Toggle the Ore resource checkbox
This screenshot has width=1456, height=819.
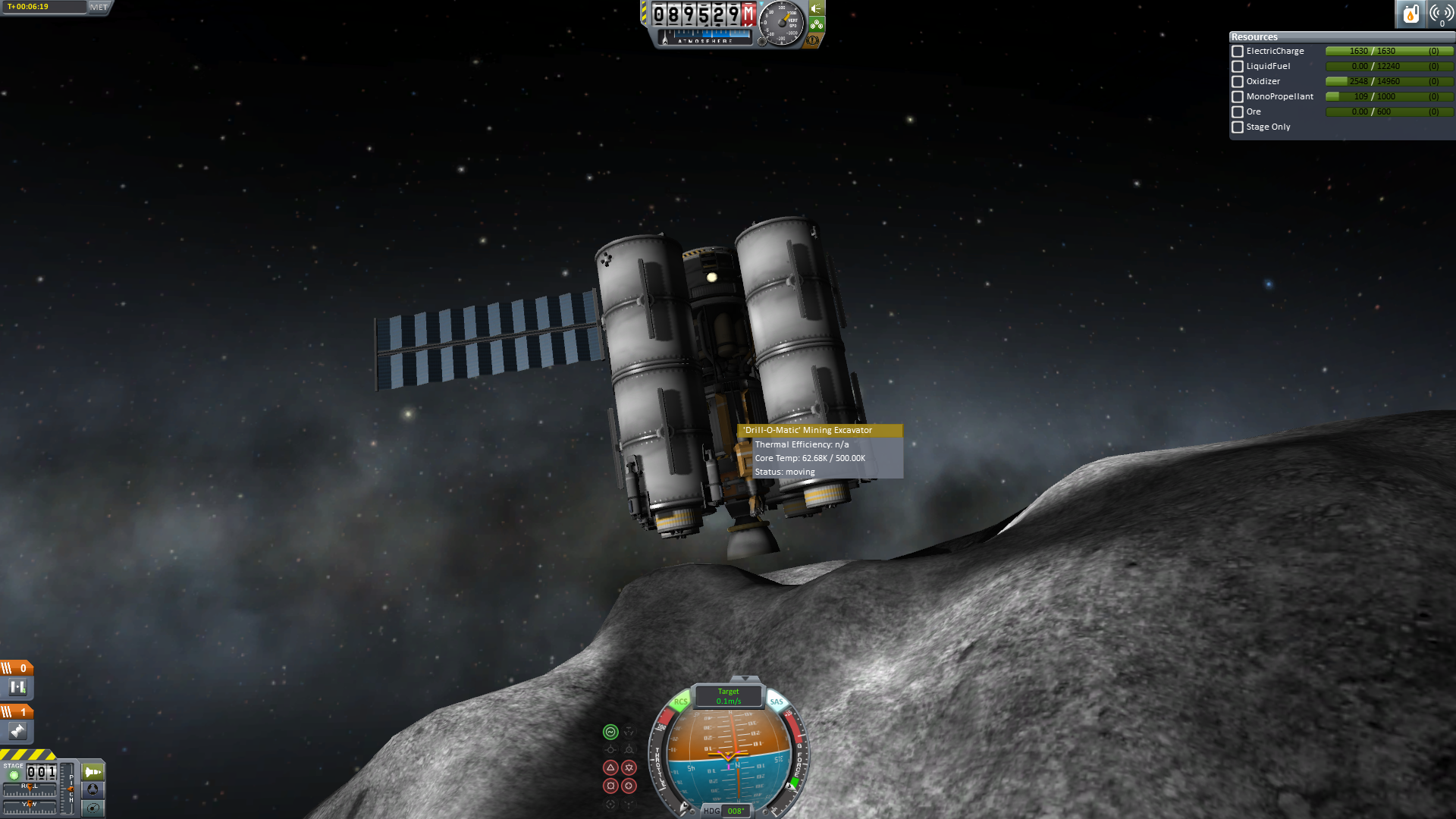point(1238,112)
